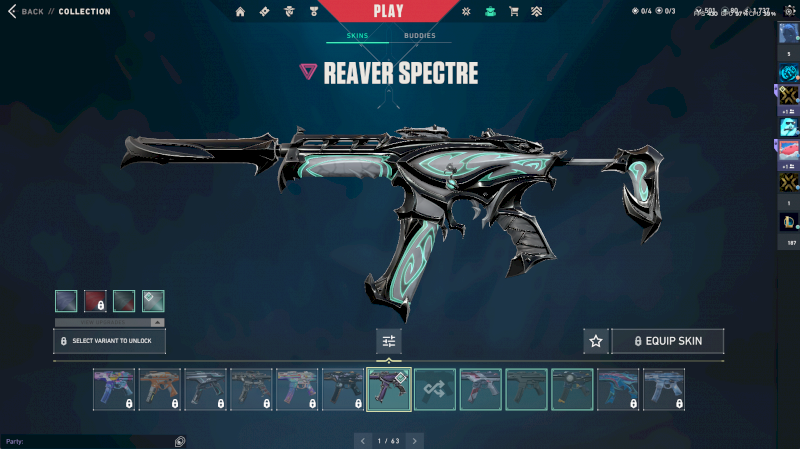800x449 pixels.
Task: Select the highlighted Reaver Spectre thumbnail
Action: click(x=389, y=389)
